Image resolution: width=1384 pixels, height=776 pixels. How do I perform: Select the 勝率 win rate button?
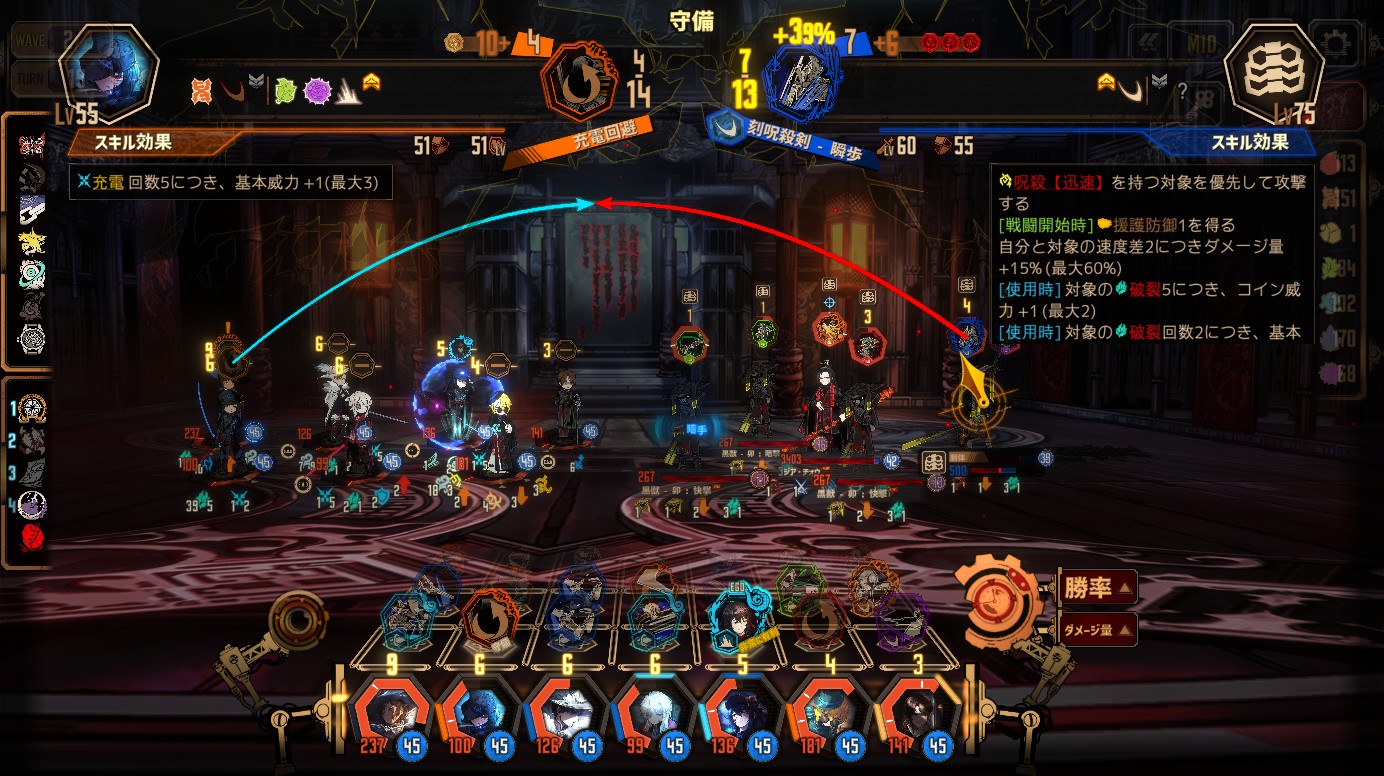coord(1096,588)
